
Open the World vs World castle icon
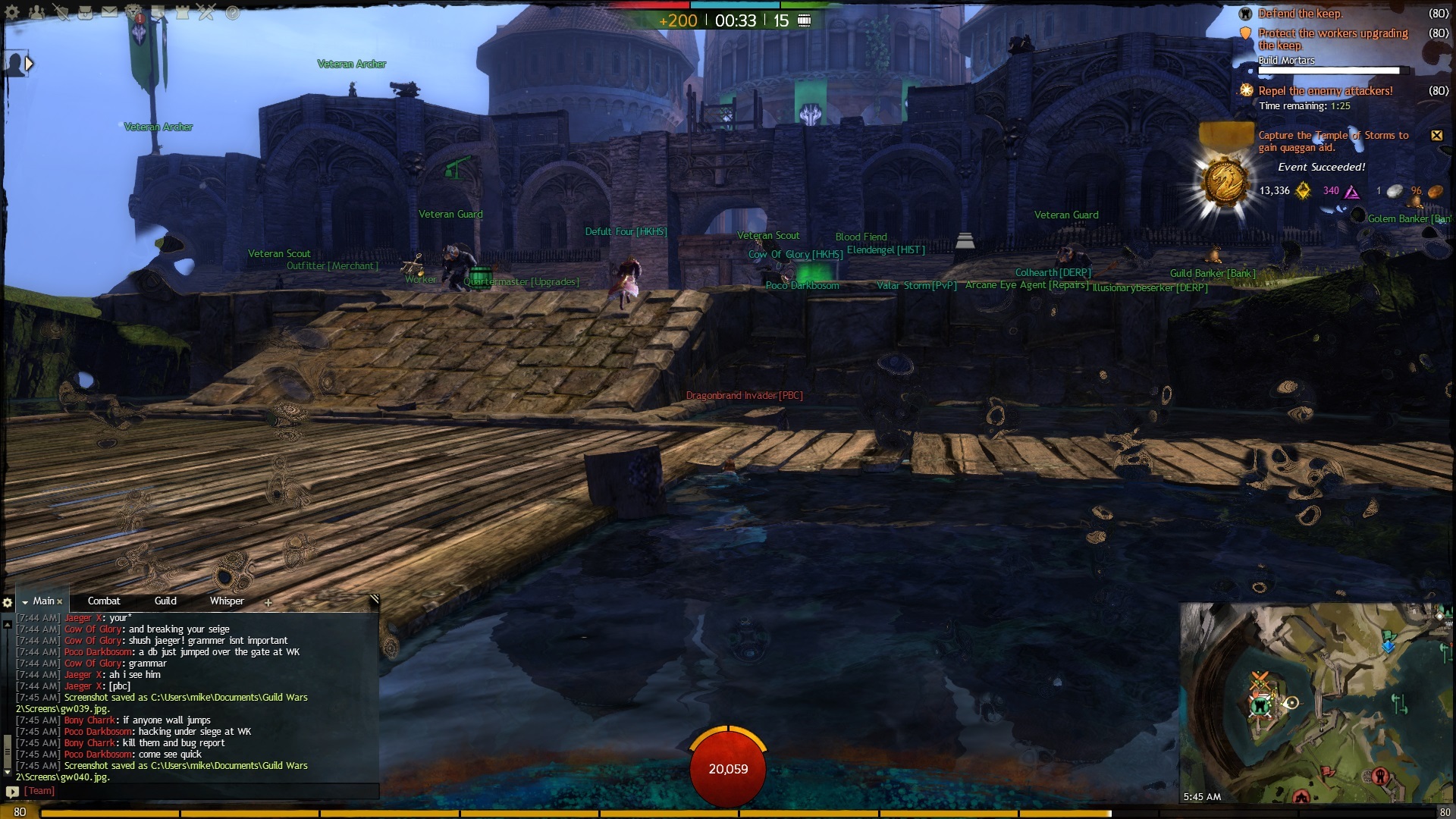click(x=182, y=12)
